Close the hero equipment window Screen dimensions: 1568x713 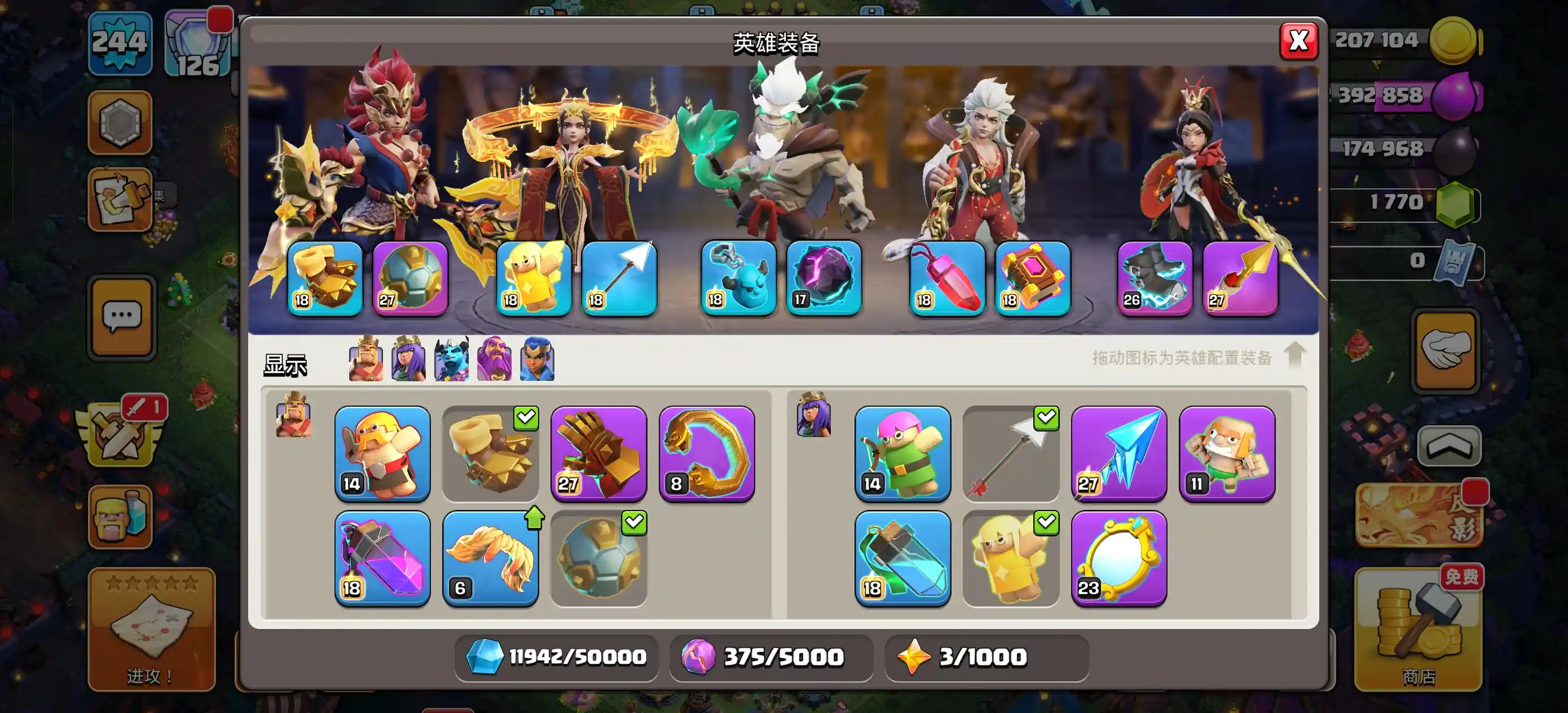point(1298,41)
